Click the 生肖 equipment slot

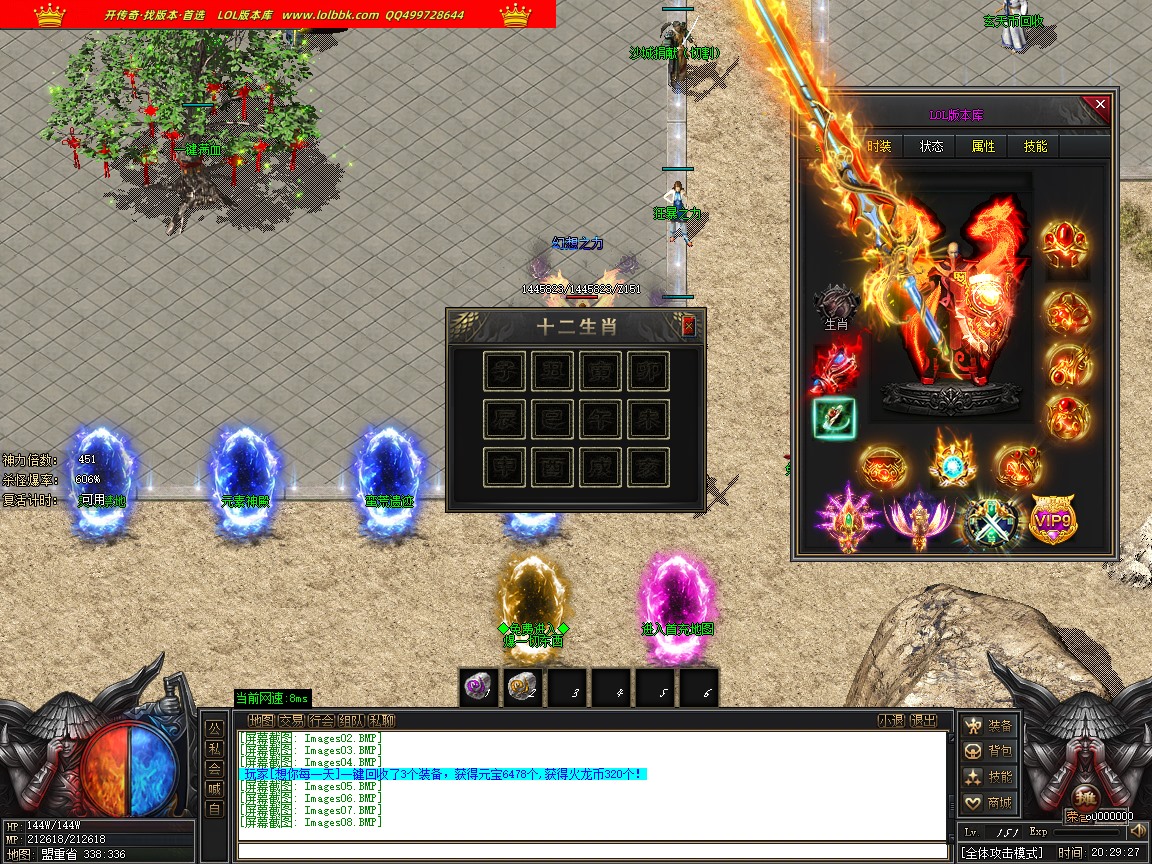(x=836, y=304)
